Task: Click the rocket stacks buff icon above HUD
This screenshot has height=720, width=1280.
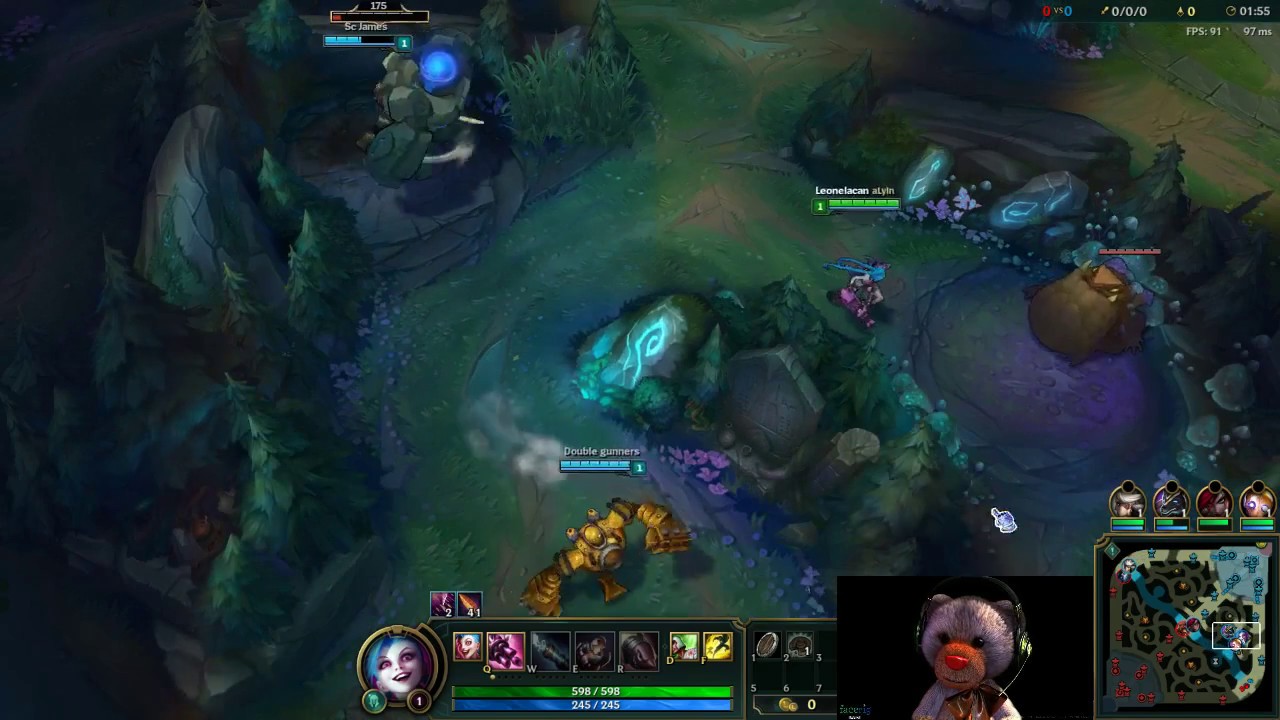Action: point(467,603)
